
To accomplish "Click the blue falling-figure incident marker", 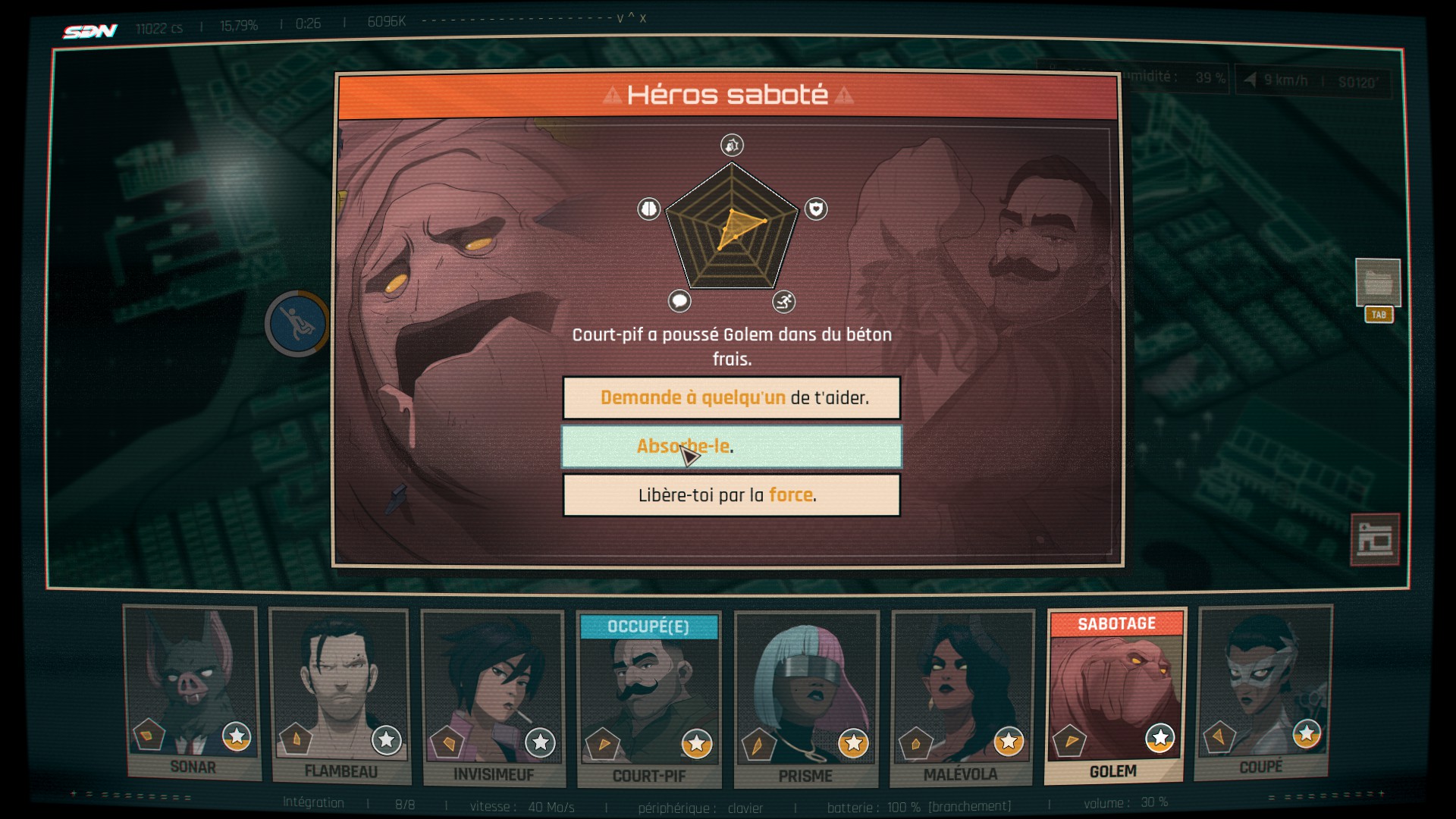I will pyautogui.click(x=297, y=324).
